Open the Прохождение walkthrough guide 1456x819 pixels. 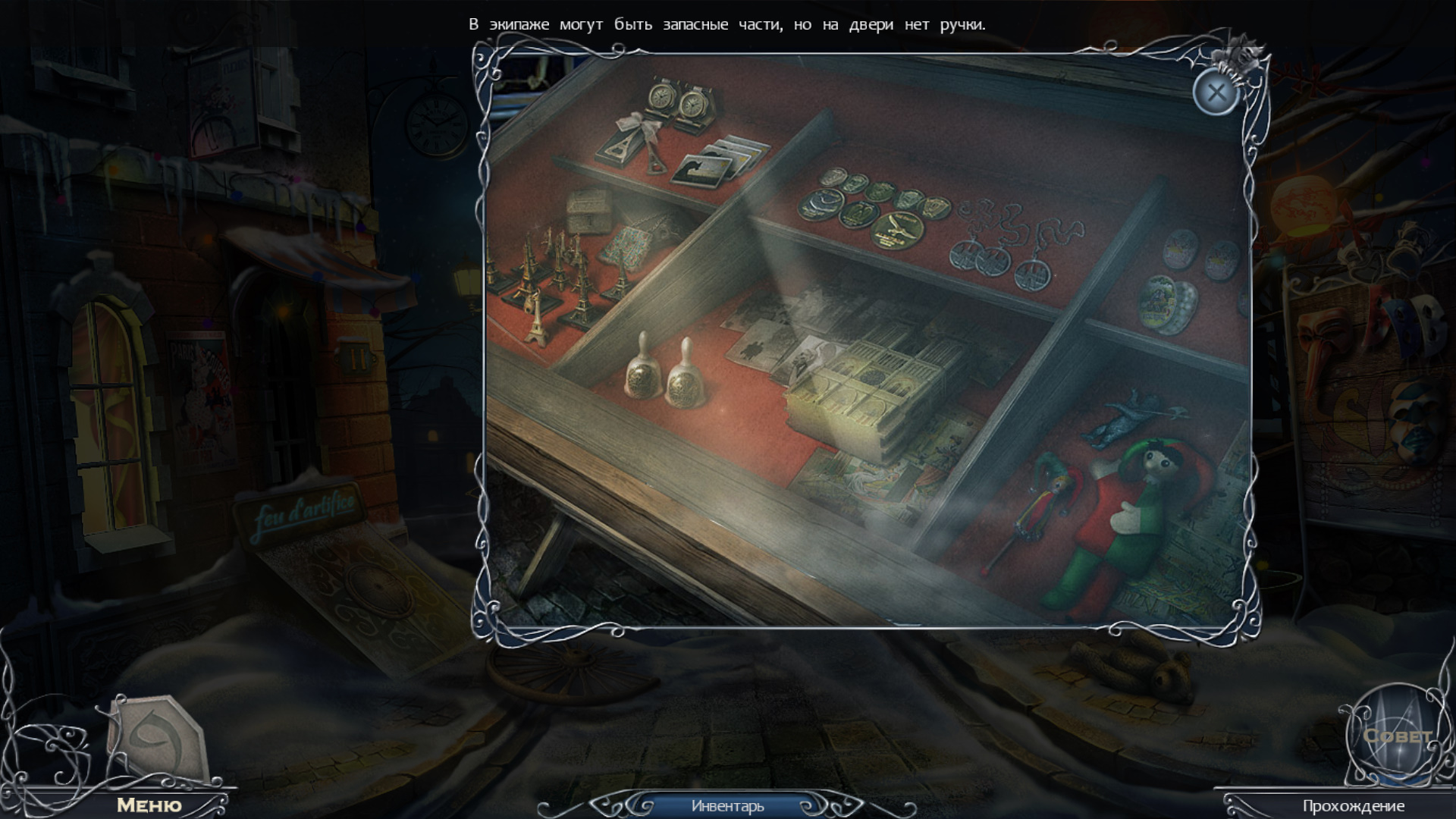tap(1353, 806)
